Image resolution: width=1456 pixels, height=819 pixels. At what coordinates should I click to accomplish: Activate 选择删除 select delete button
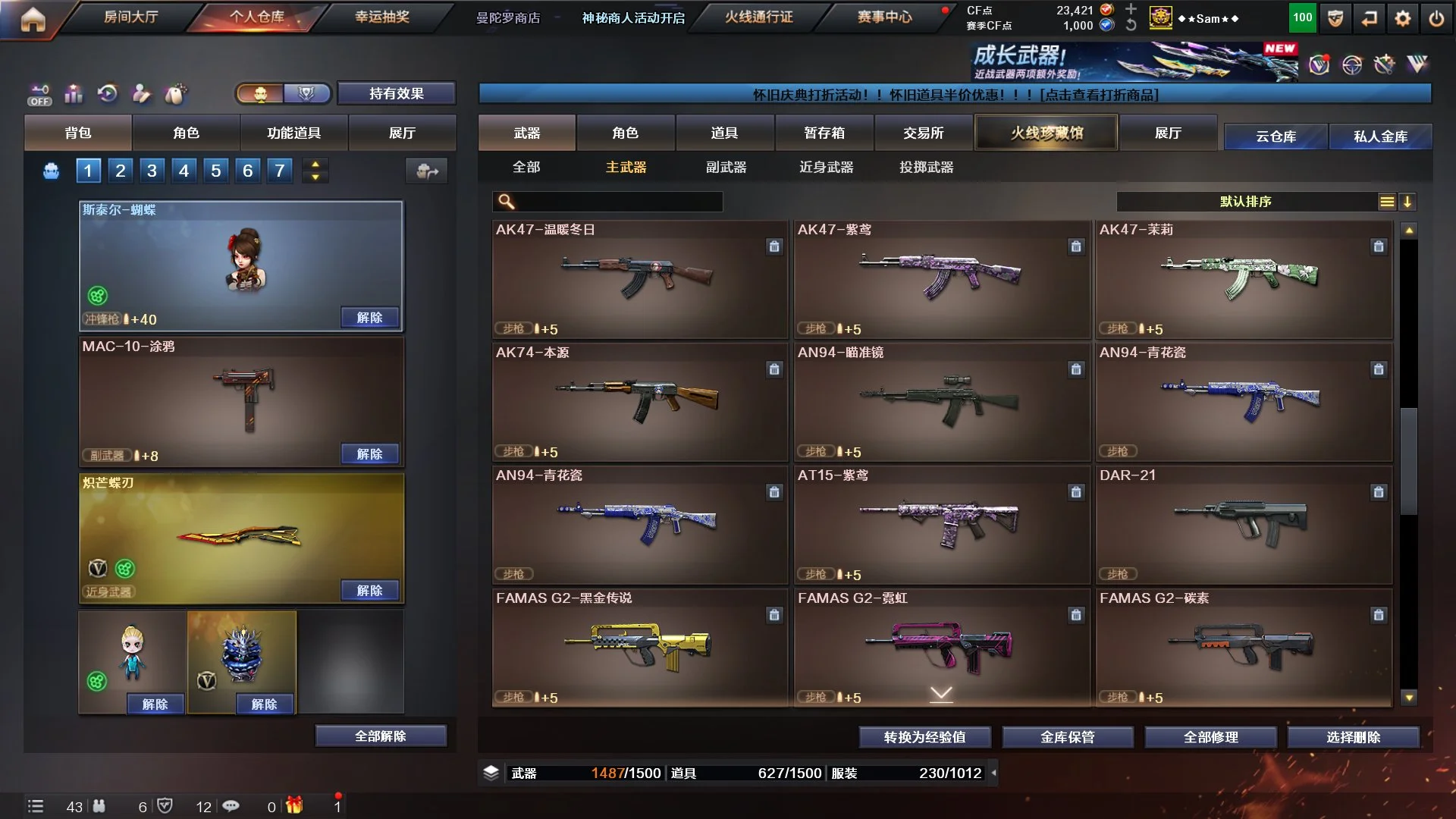point(1353,737)
